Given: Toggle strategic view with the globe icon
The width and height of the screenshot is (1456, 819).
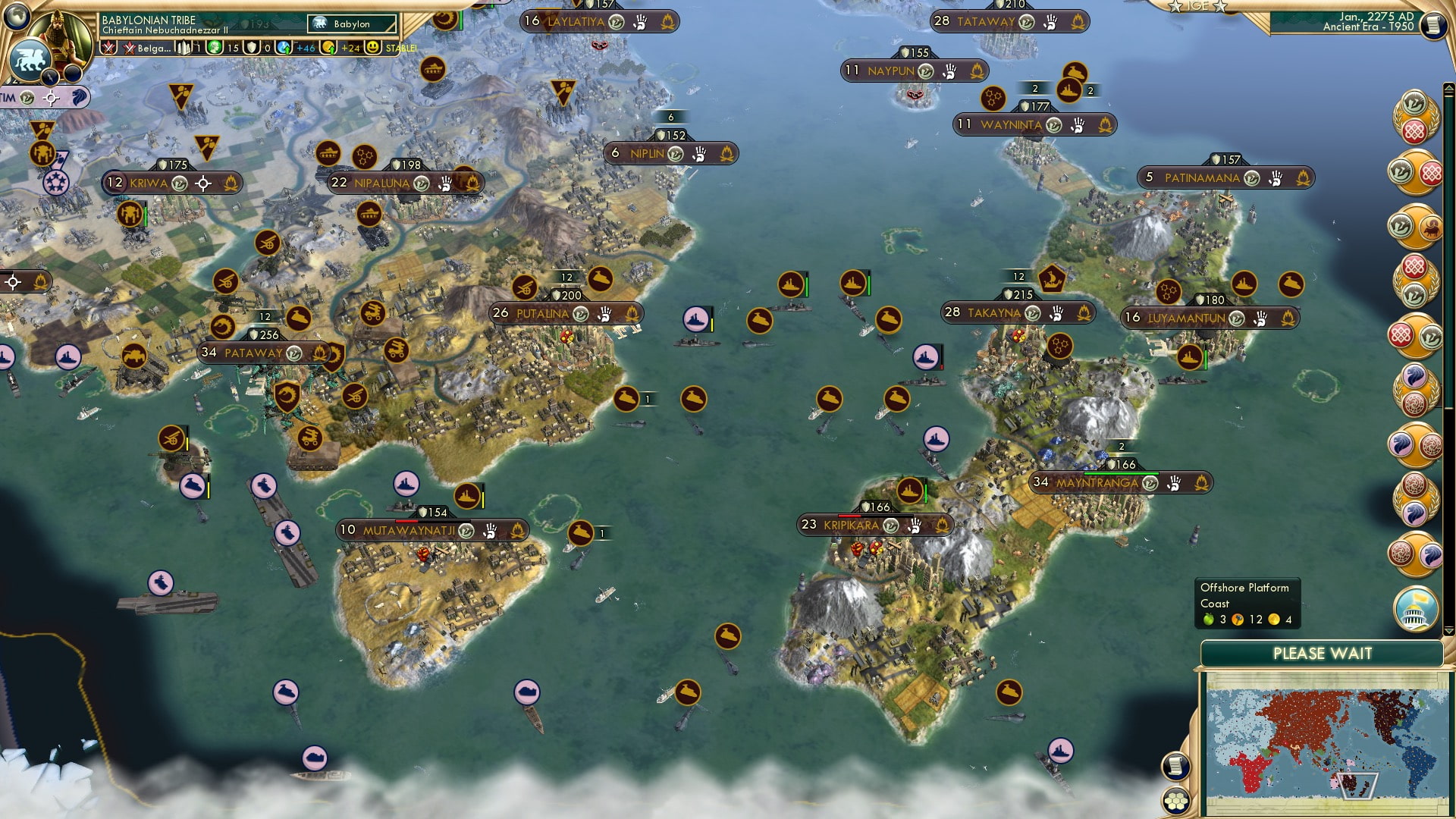Looking at the screenshot, I should point(15,17).
